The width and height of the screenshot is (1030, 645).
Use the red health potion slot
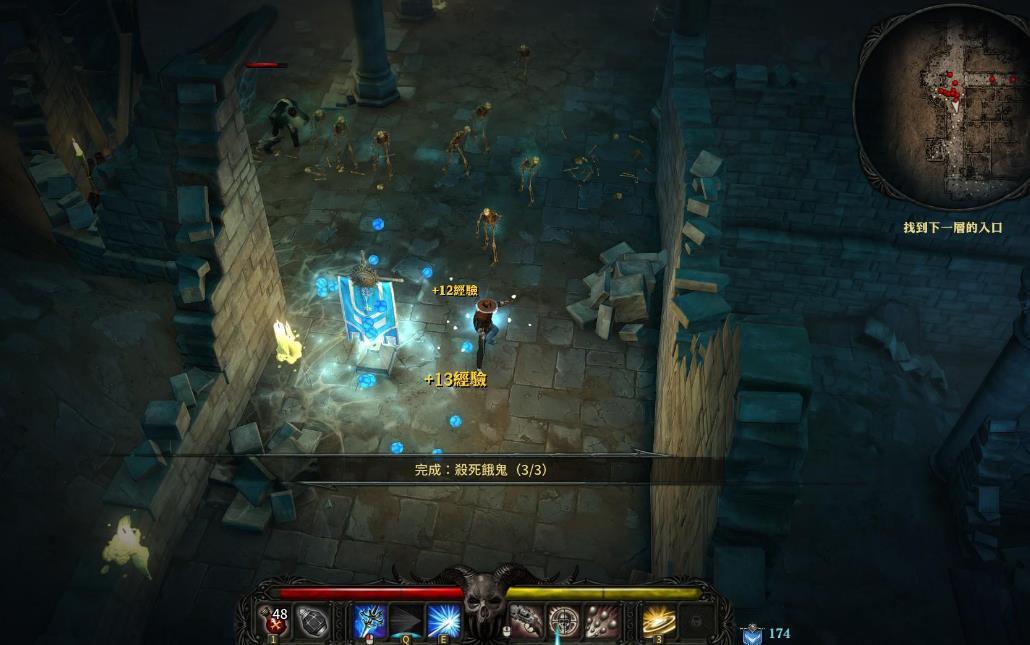point(276,621)
